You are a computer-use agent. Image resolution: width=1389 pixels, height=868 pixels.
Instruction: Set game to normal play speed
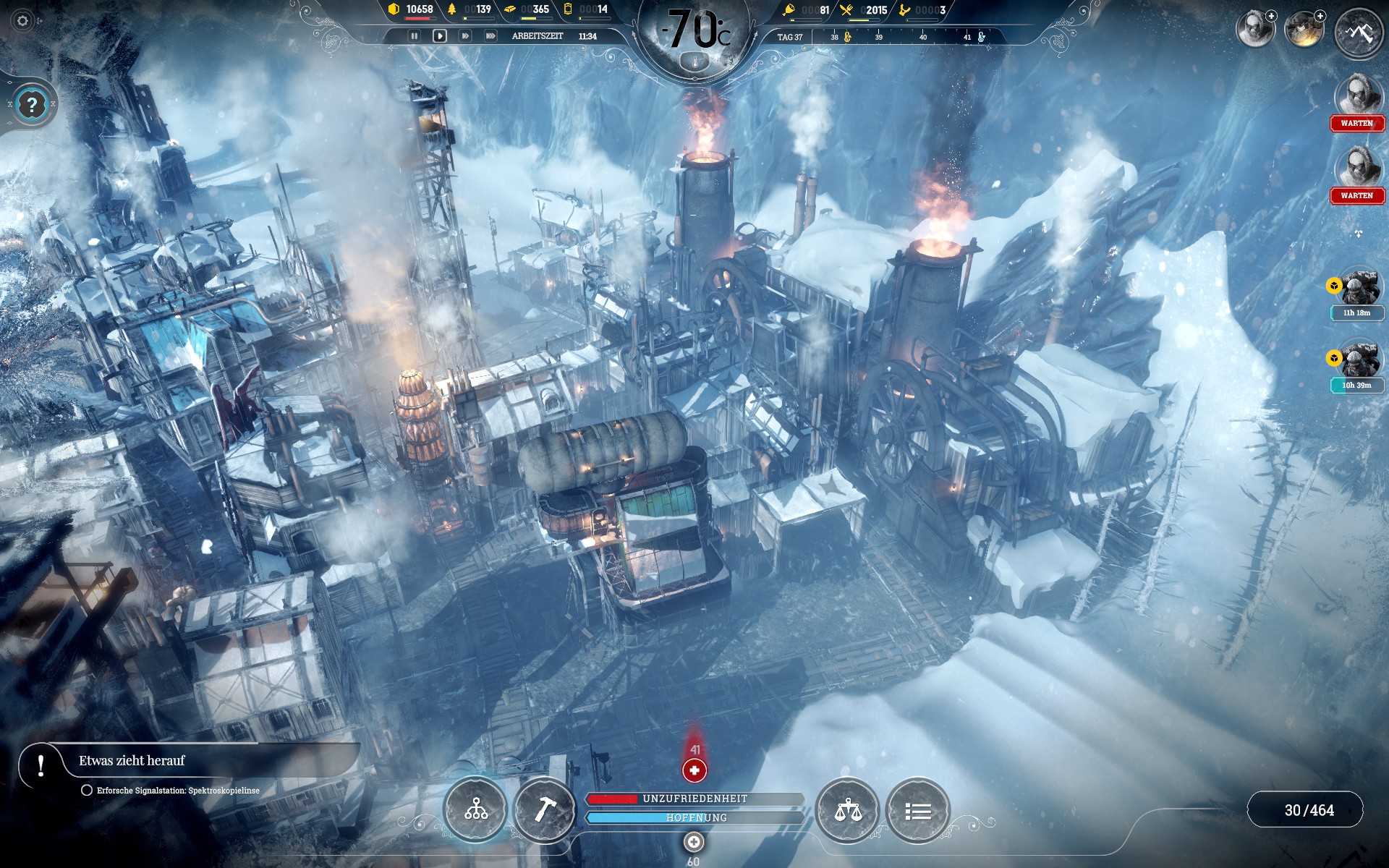[439, 35]
